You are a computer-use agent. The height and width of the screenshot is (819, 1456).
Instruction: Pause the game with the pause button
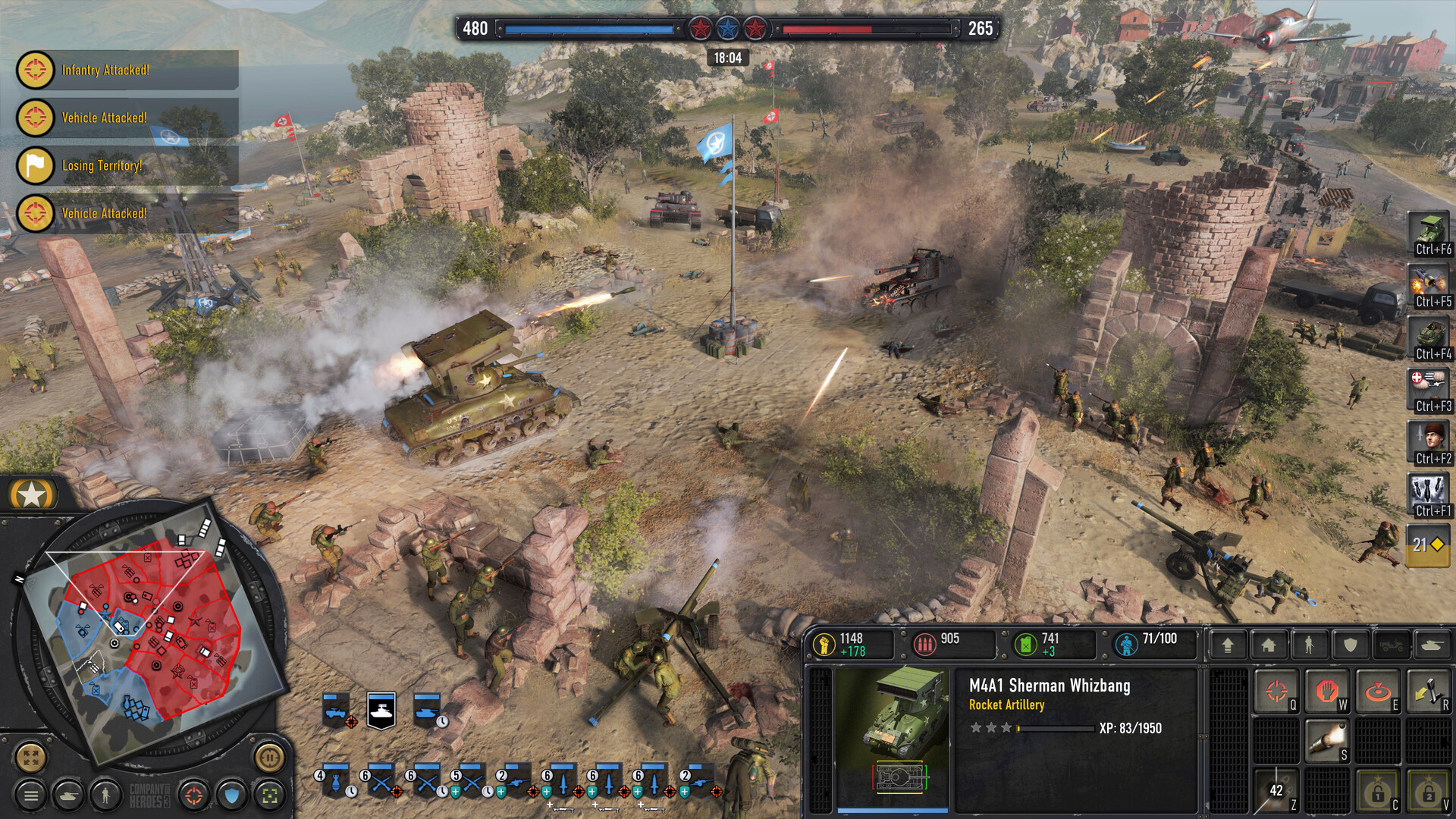pos(269,758)
